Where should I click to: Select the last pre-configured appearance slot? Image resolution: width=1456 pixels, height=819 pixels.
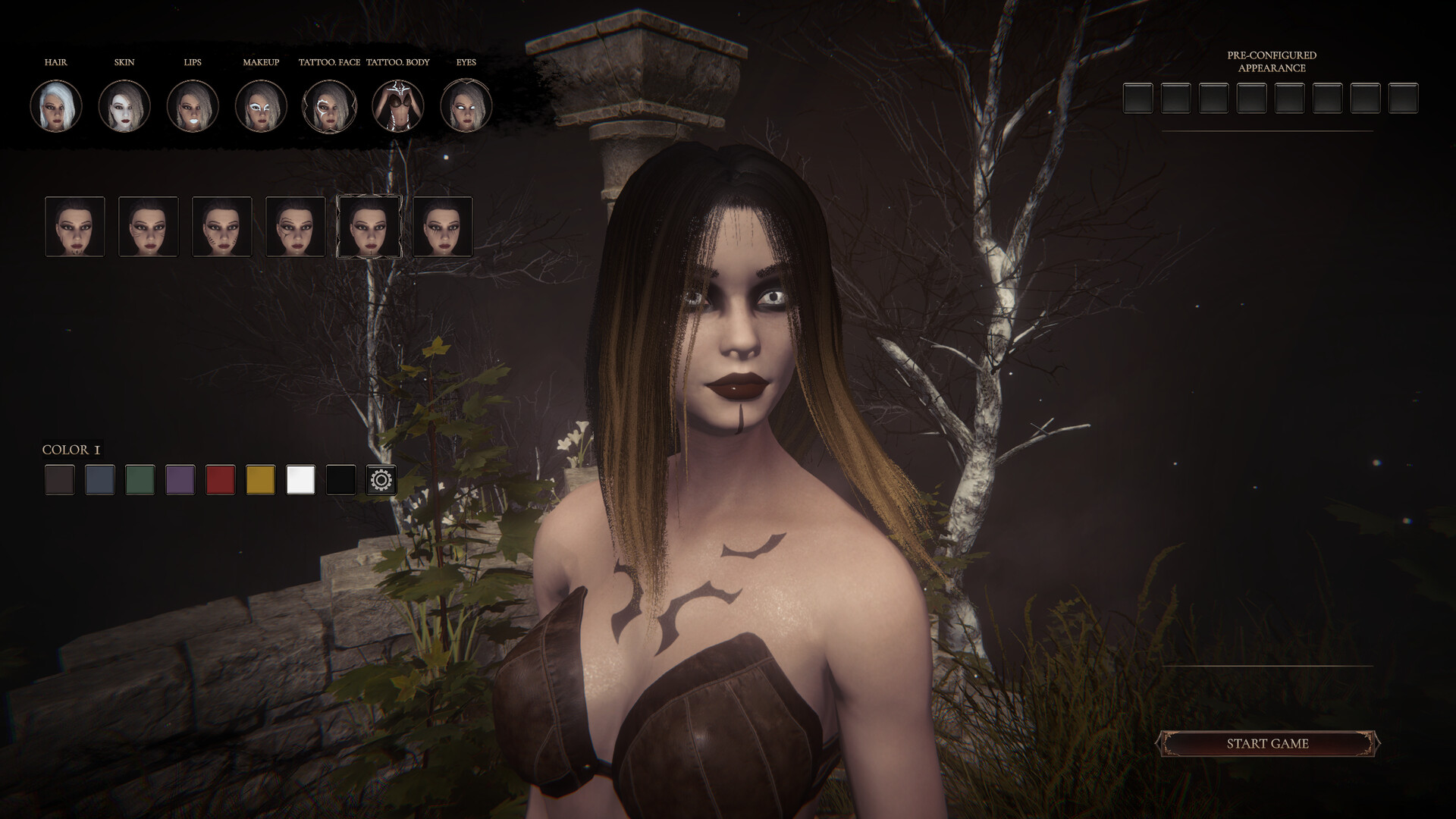coord(1403,99)
